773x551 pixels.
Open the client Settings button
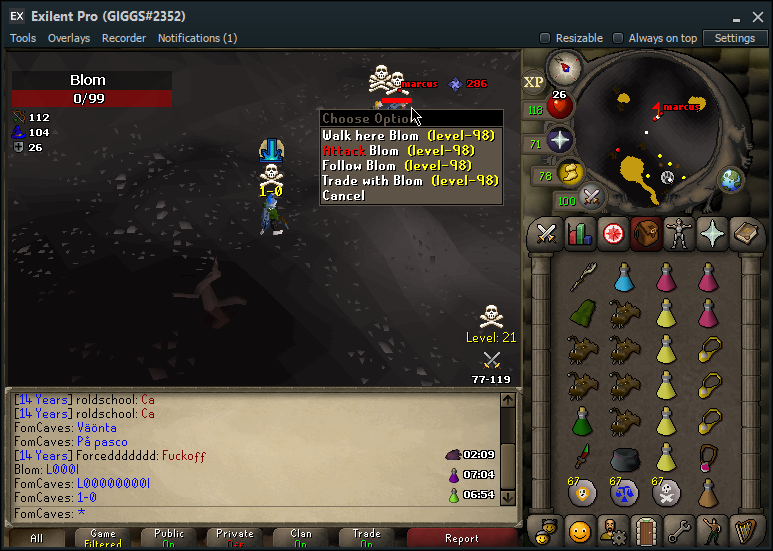tap(735, 38)
